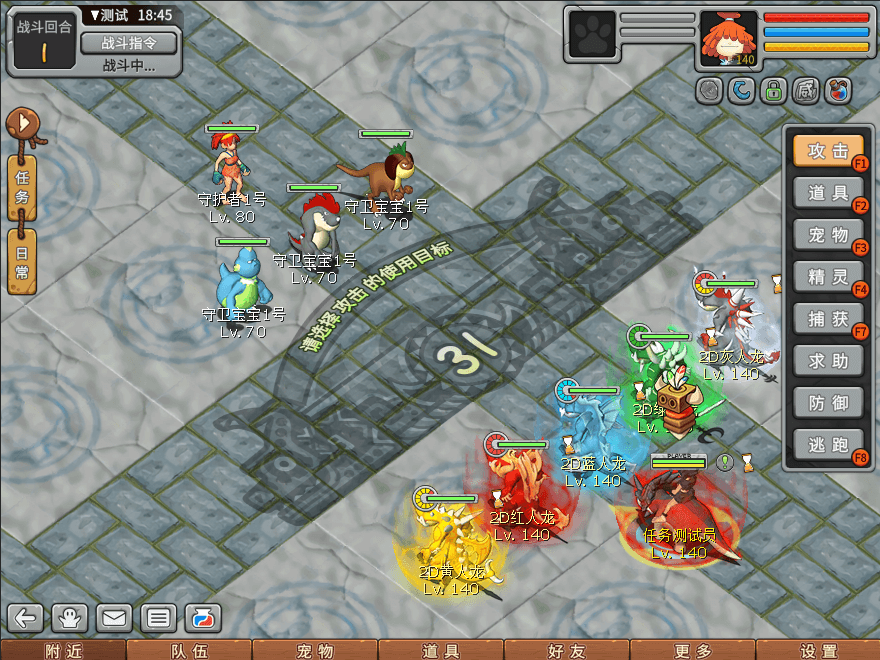Switch to the 附近 (Nearby) tab
The height and width of the screenshot is (660, 880).
(x=63, y=650)
